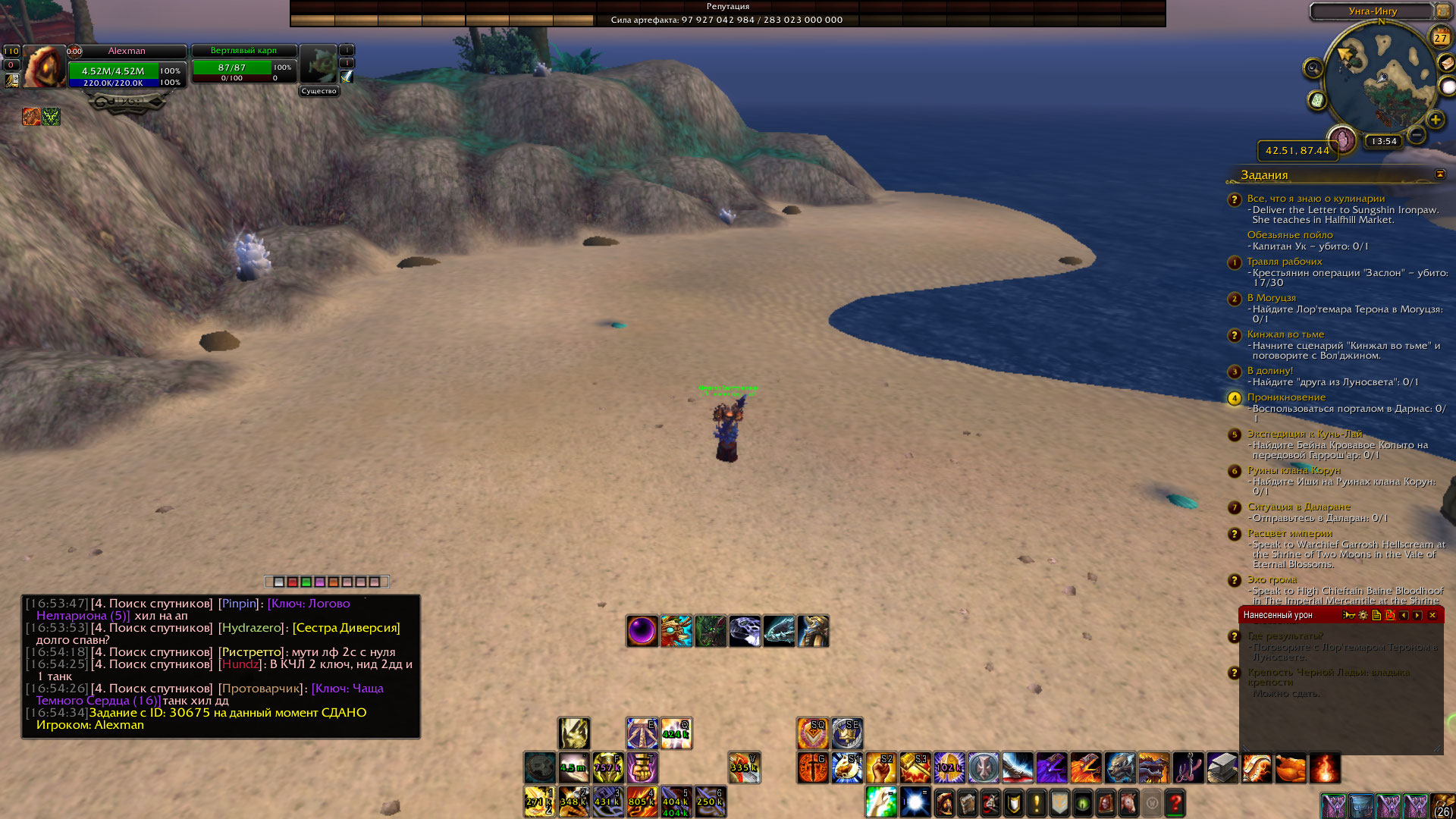1456x819 pixels.
Task: Open the mail envelope icon by the minimap
Action: [1447, 64]
